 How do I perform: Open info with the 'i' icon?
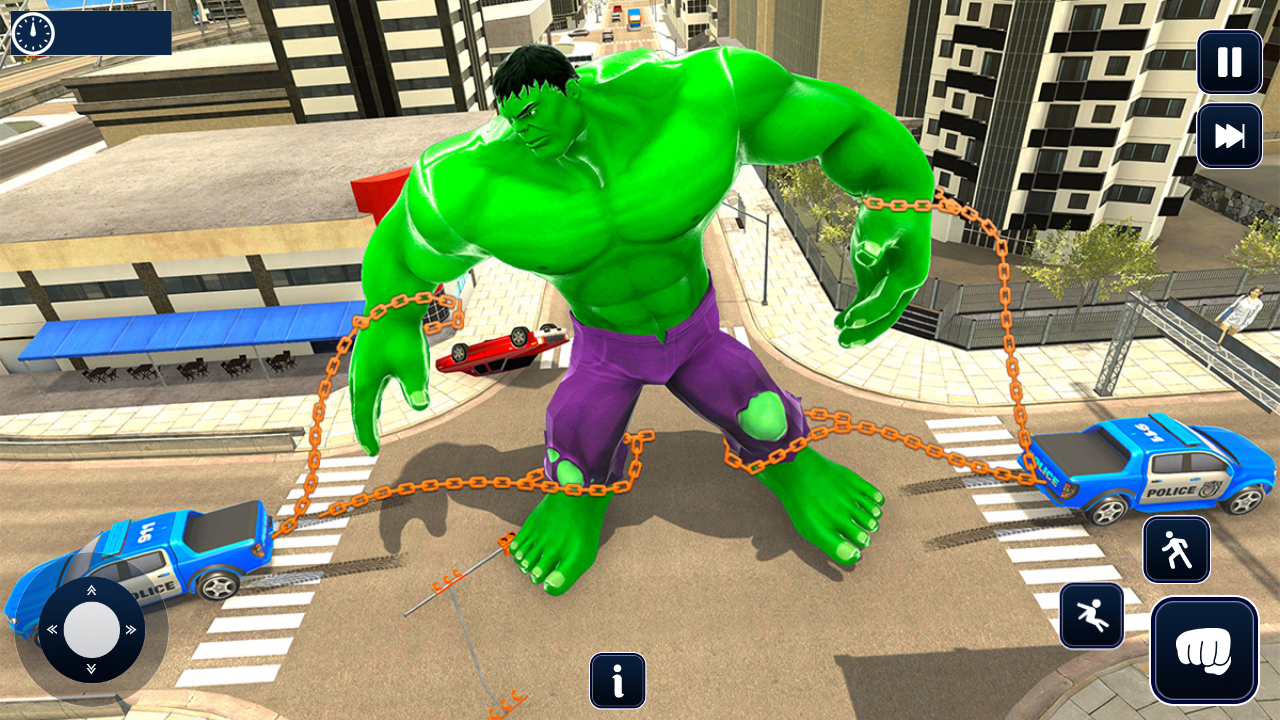click(617, 681)
